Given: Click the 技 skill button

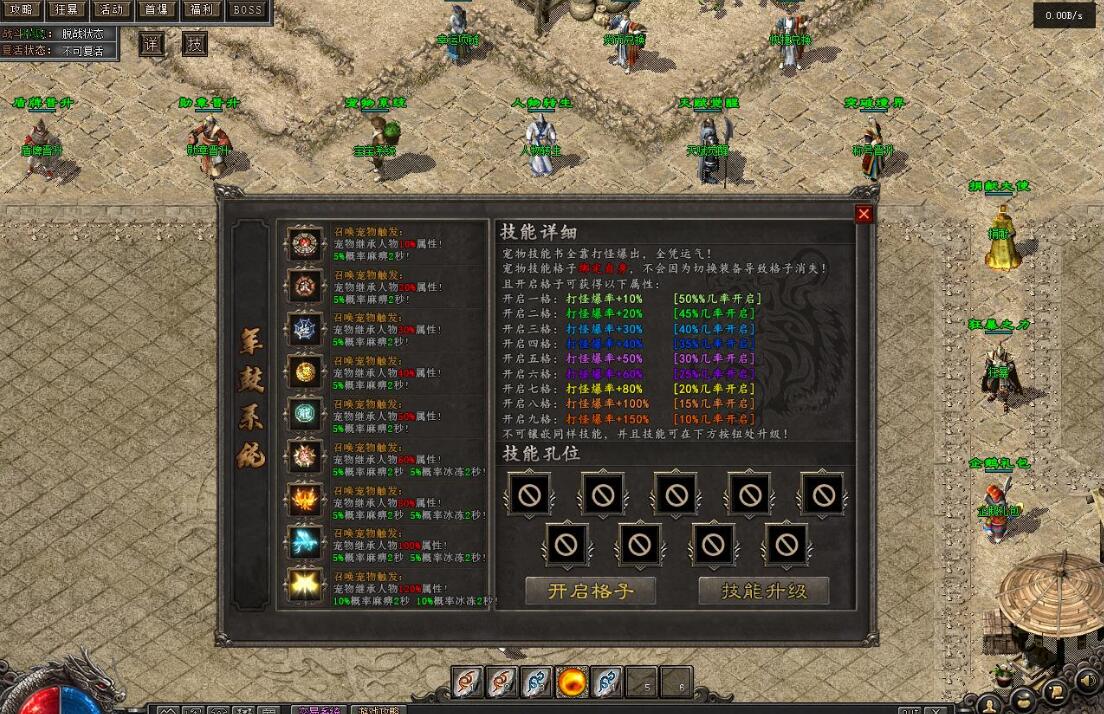Looking at the screenshot, I should (x=195, y=44).
